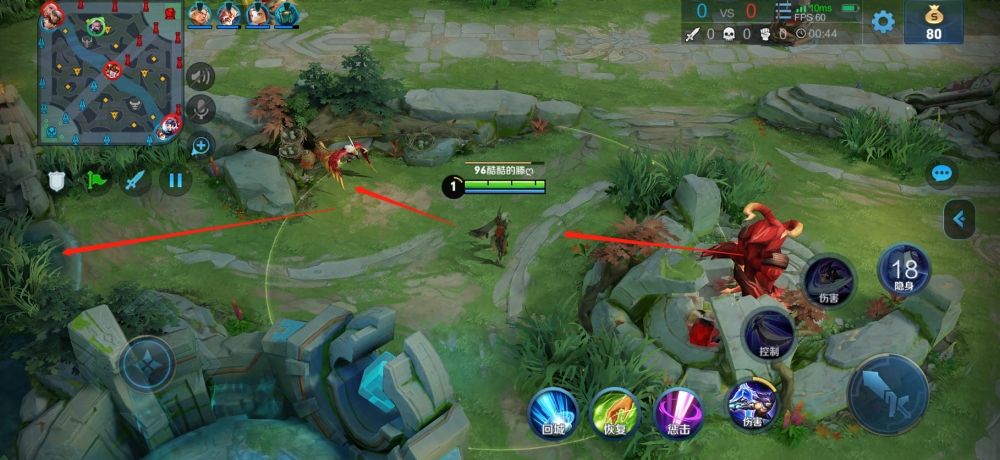Screen dimensions: 1000x460
Task: Open the settings gear
Action: click(x=883, y=22)
